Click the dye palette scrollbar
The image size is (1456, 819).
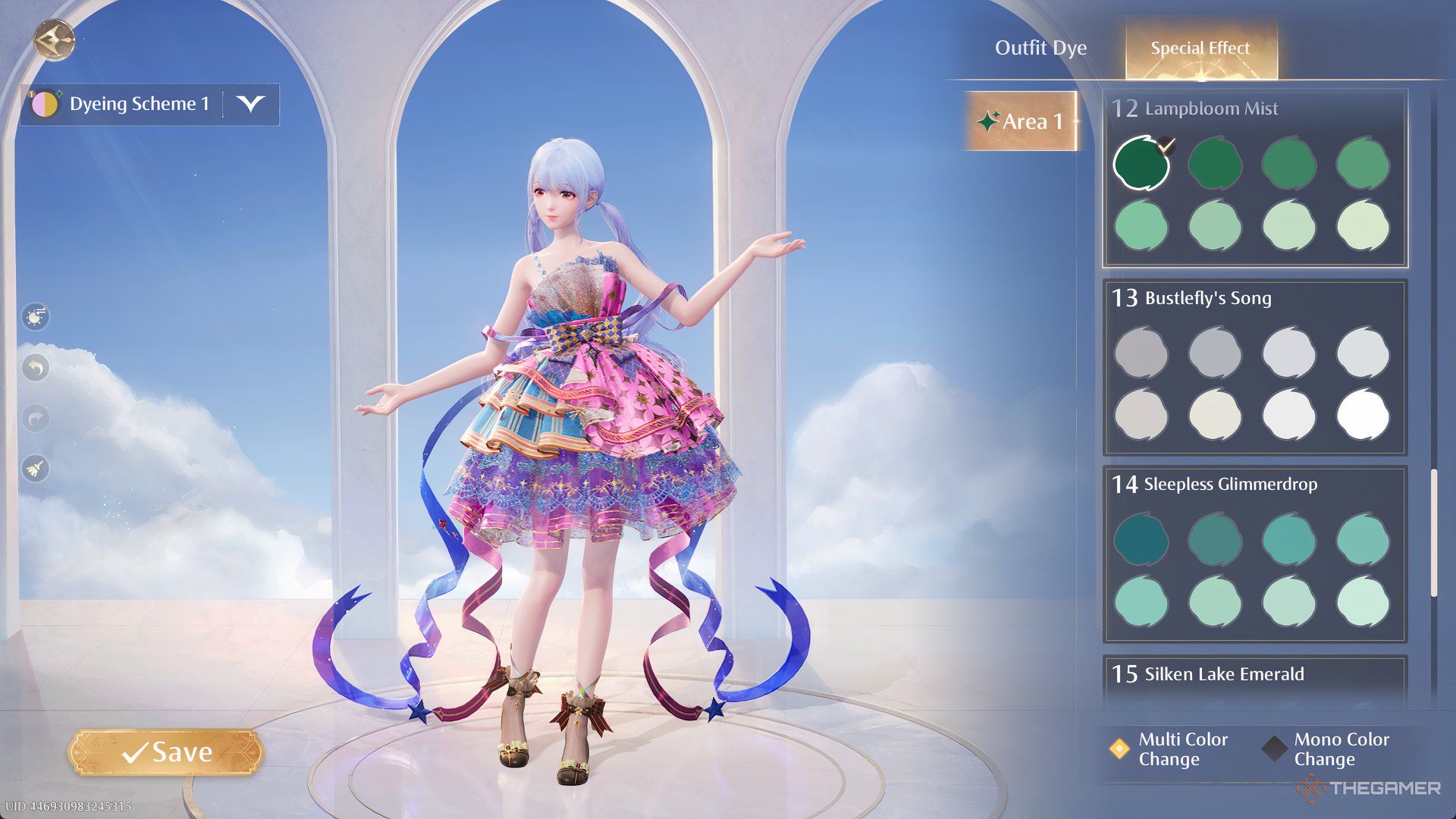click(x=1433, y=532)
